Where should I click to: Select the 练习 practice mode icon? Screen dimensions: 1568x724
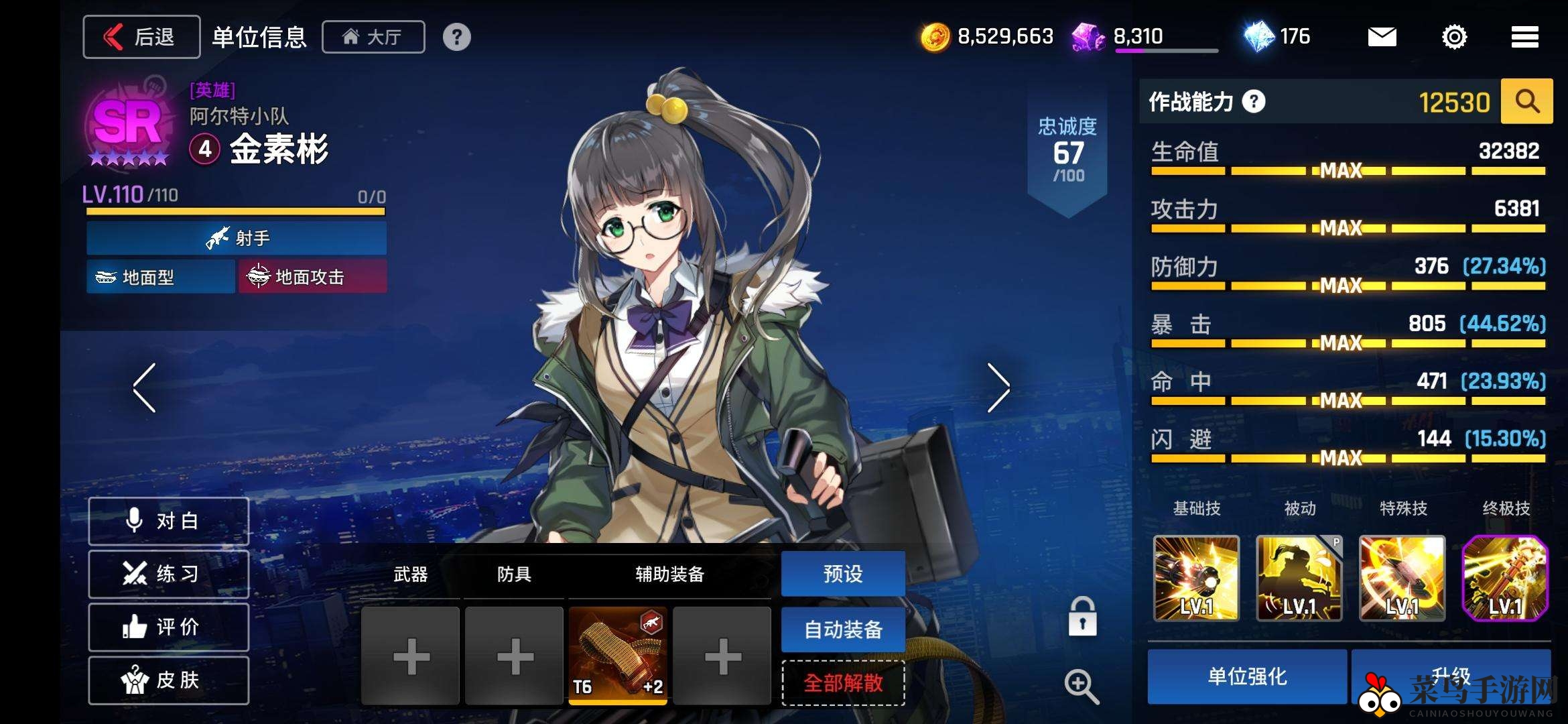coord(168,573)
